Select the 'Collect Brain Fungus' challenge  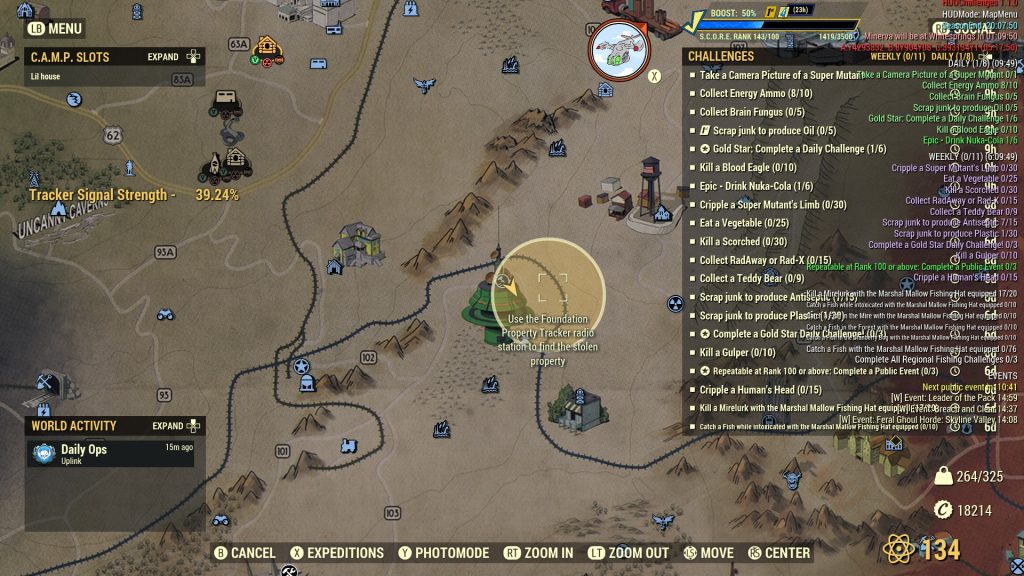[751, 112]
